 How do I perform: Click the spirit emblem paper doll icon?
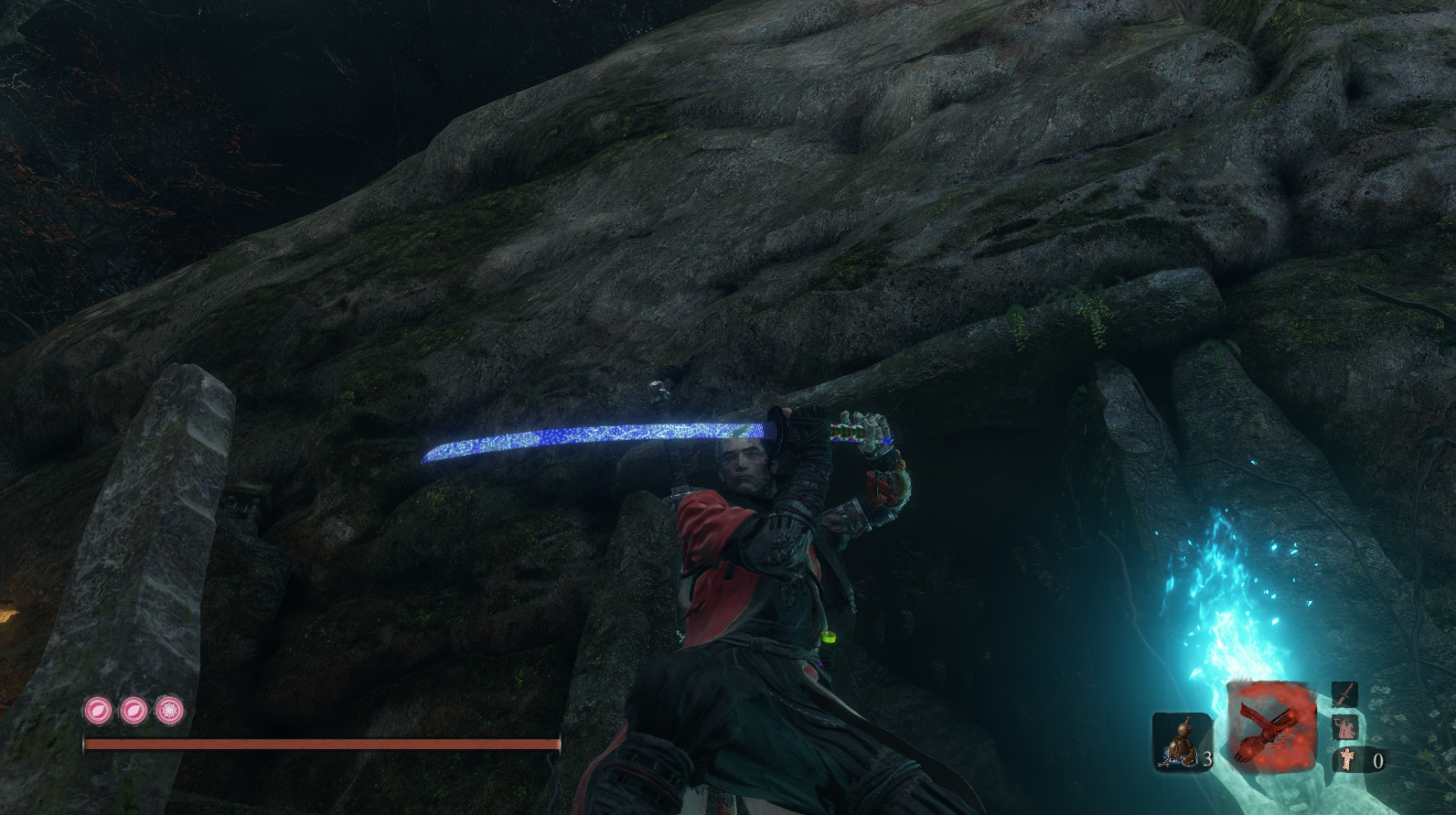1347,759
